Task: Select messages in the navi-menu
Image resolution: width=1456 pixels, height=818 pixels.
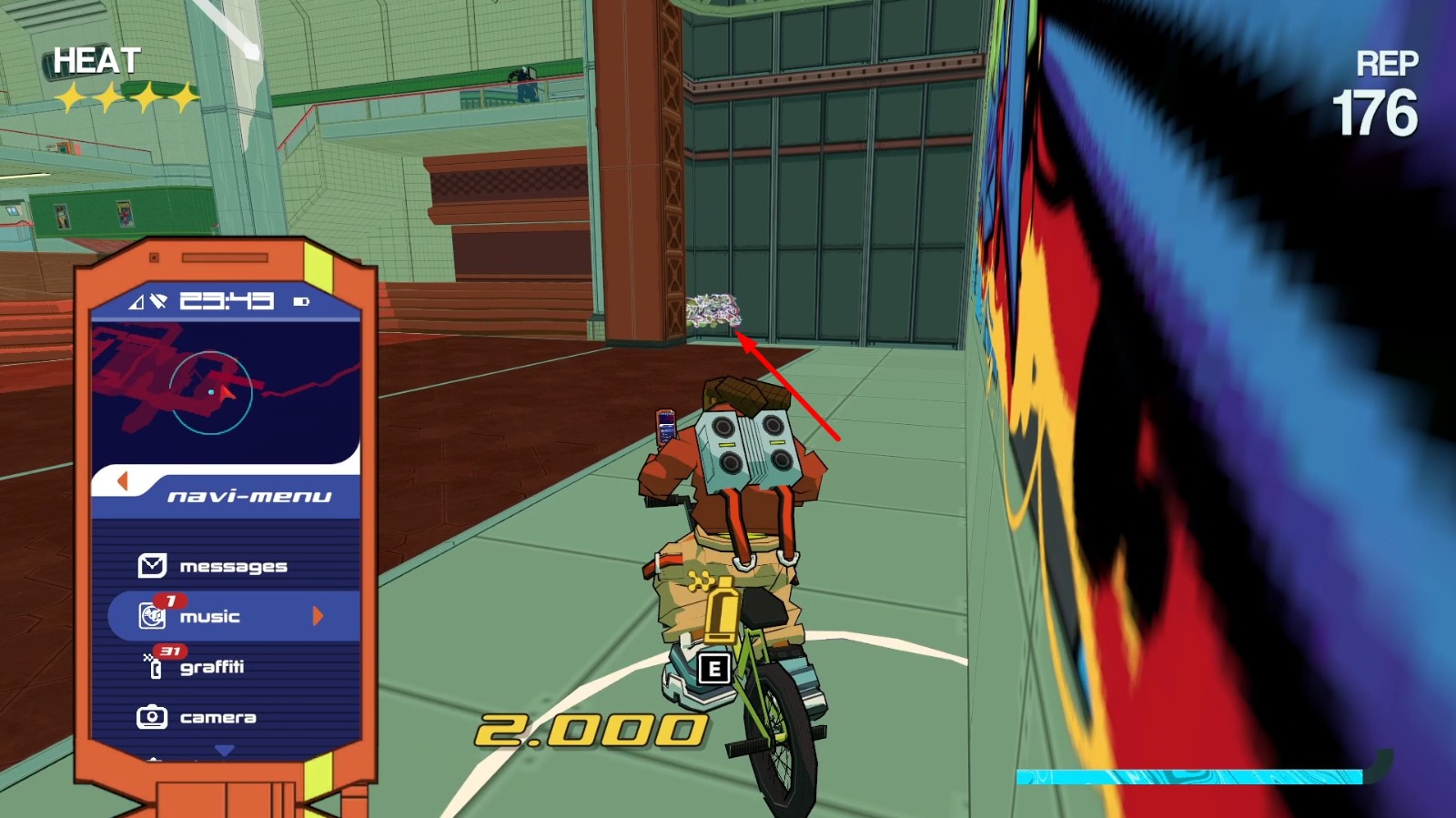Action: click(x=234, y=564)
